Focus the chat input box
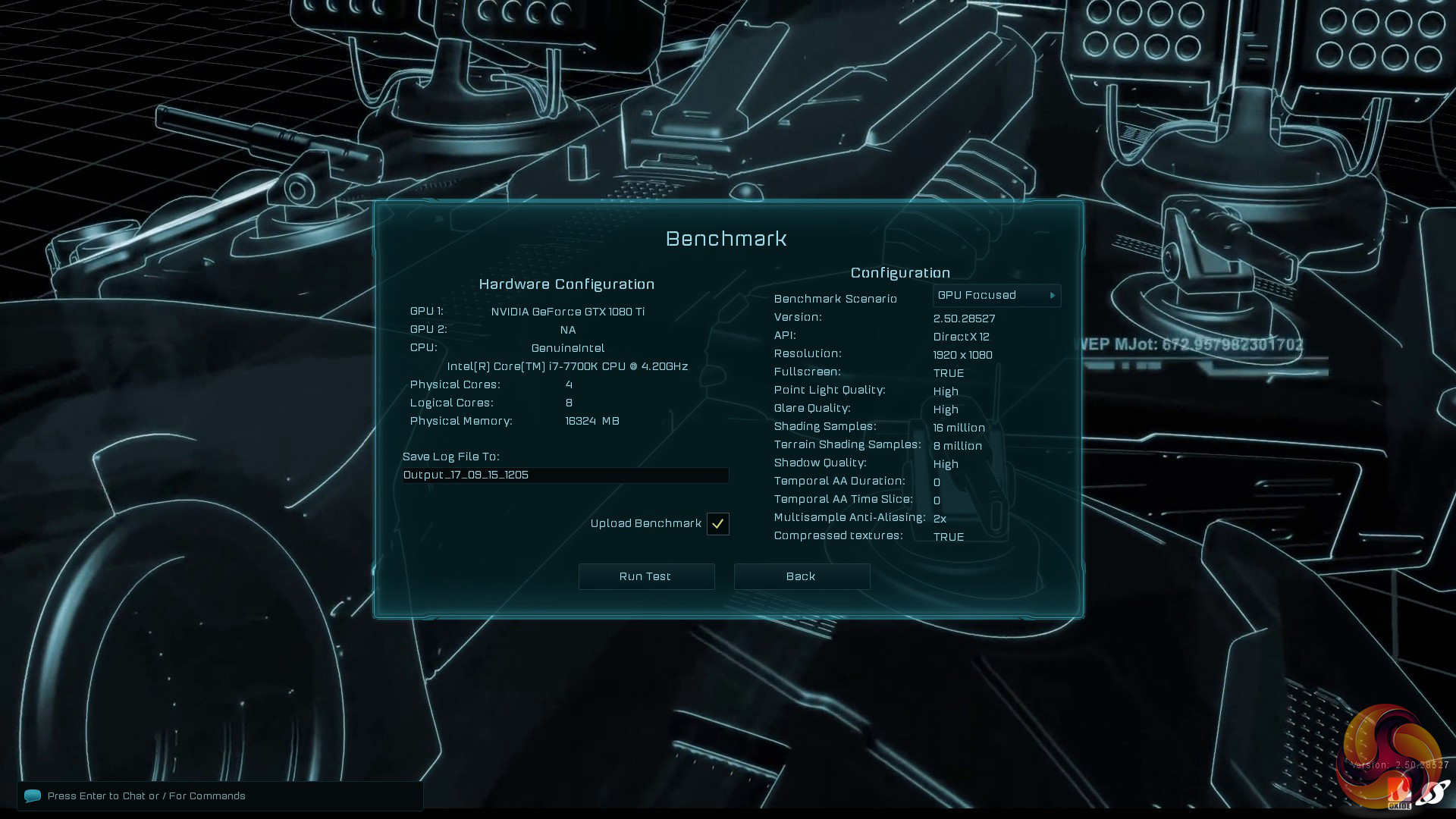The image size is (1456, 819). (220, 795)
